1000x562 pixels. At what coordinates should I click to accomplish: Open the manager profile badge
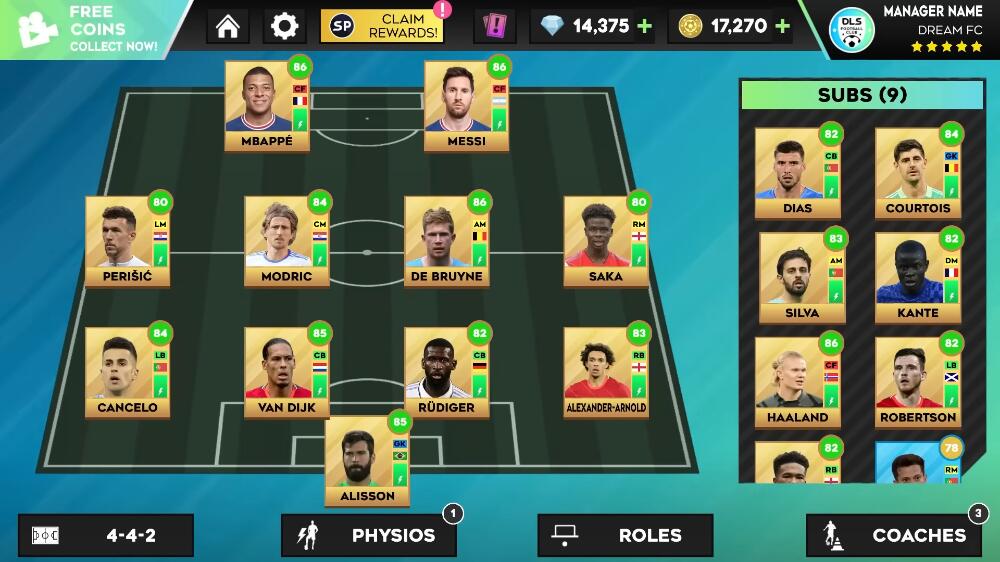[852, 30]
